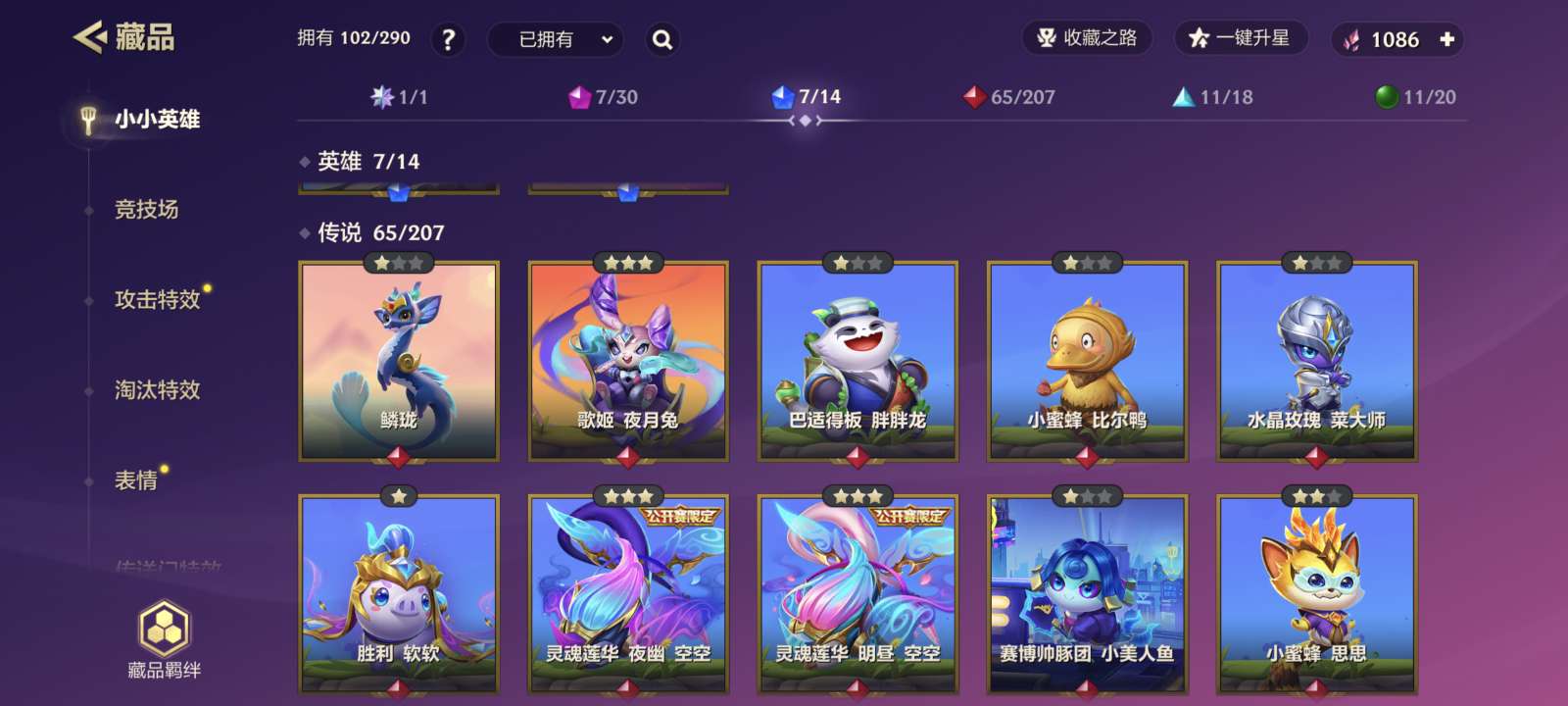The height and width of the screenshot is (706, 1568).
Task: Go back using the 藏品 arrow
Action: [x=91, y=37]
